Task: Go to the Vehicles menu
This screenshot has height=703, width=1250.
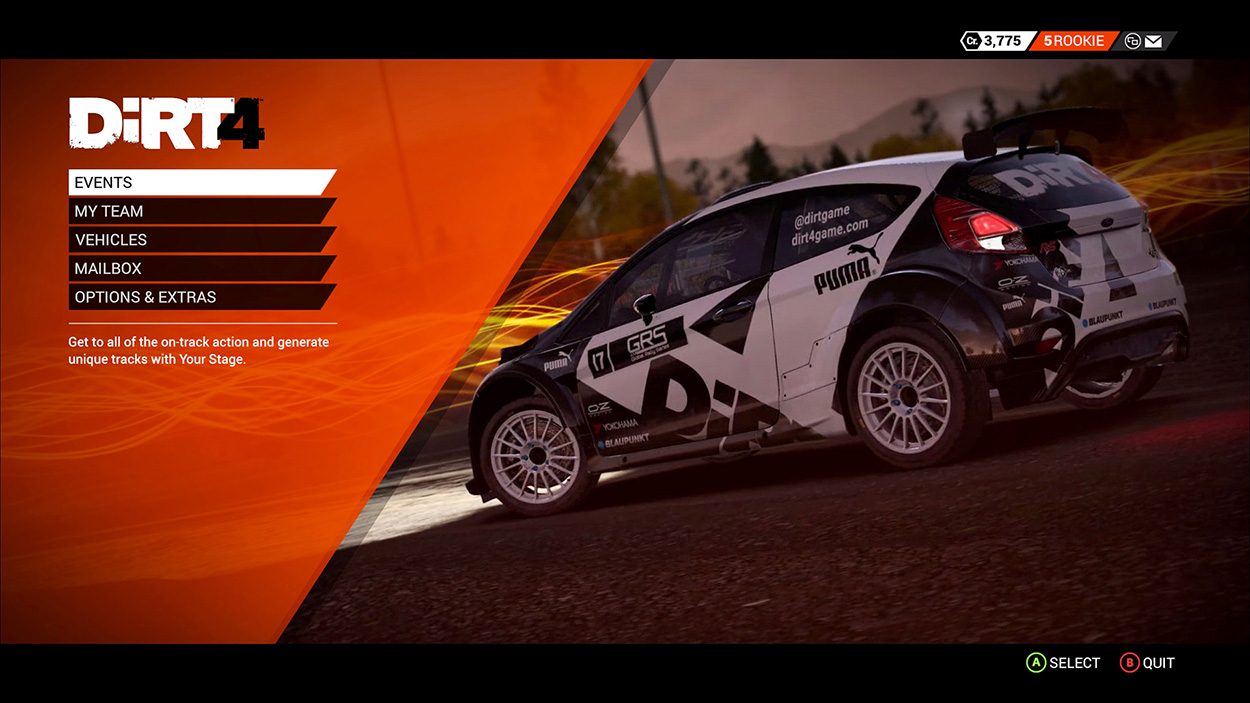Action: pos(200,240)
